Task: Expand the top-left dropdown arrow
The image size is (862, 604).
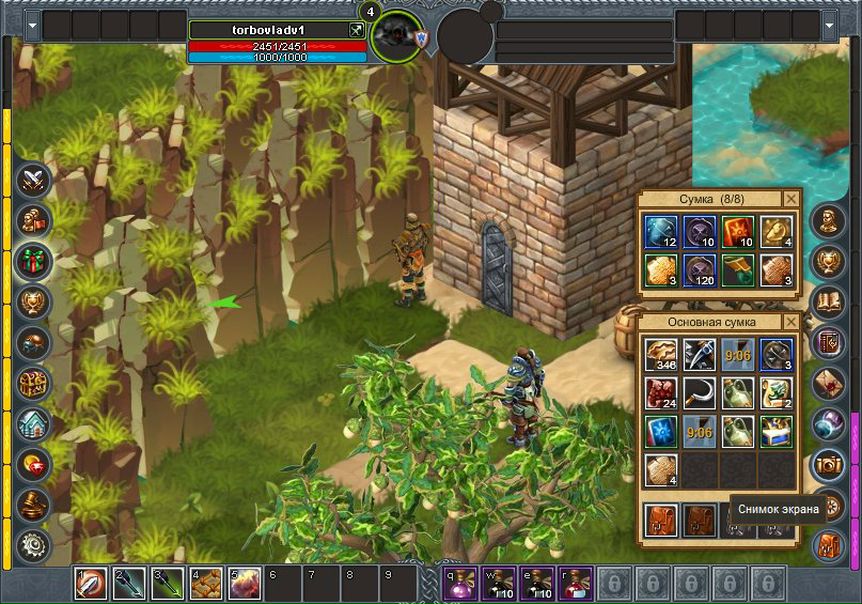Action: pyautogui.click(x=33, y=25)
